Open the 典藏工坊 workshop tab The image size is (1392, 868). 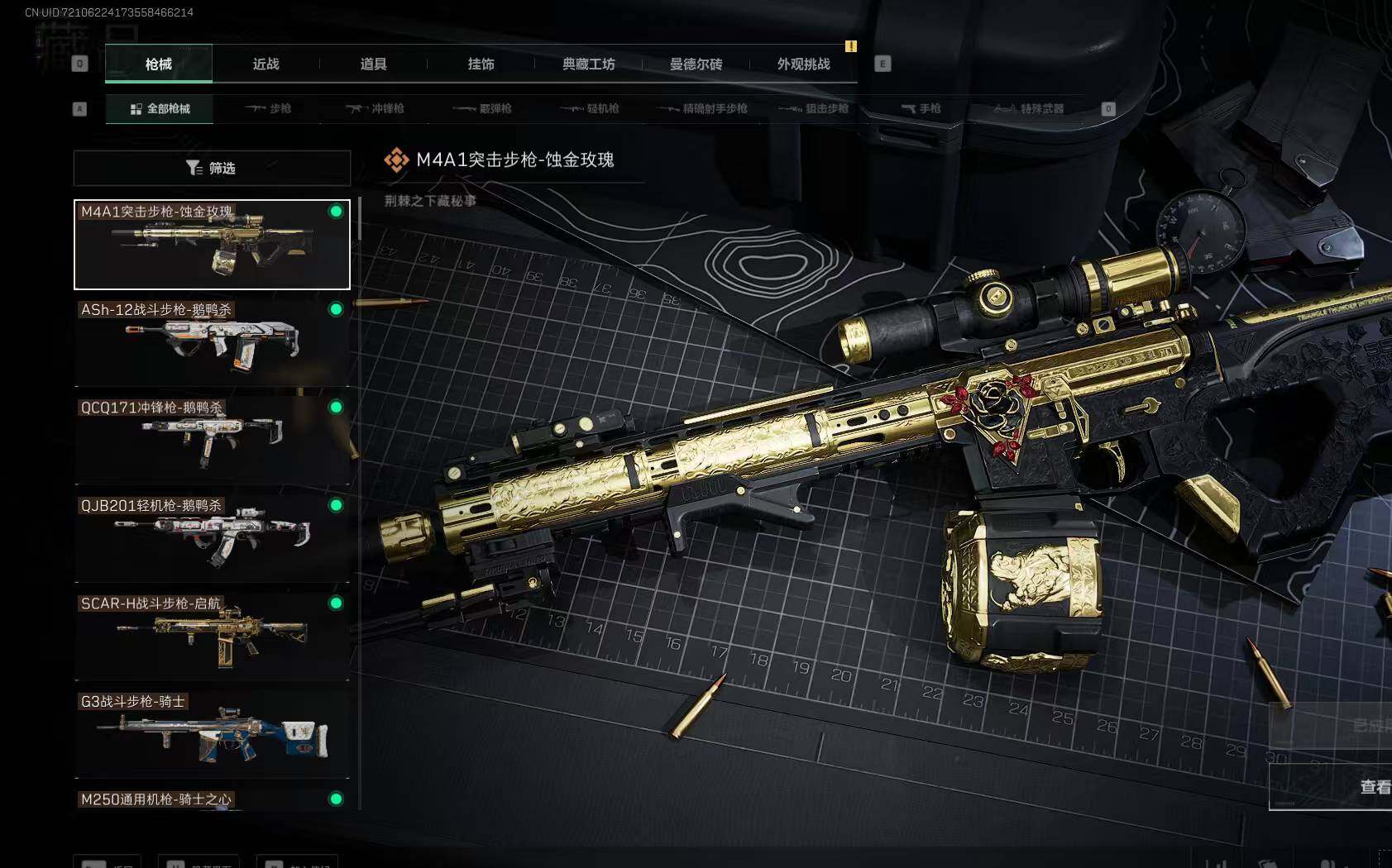tap(588, 64)
